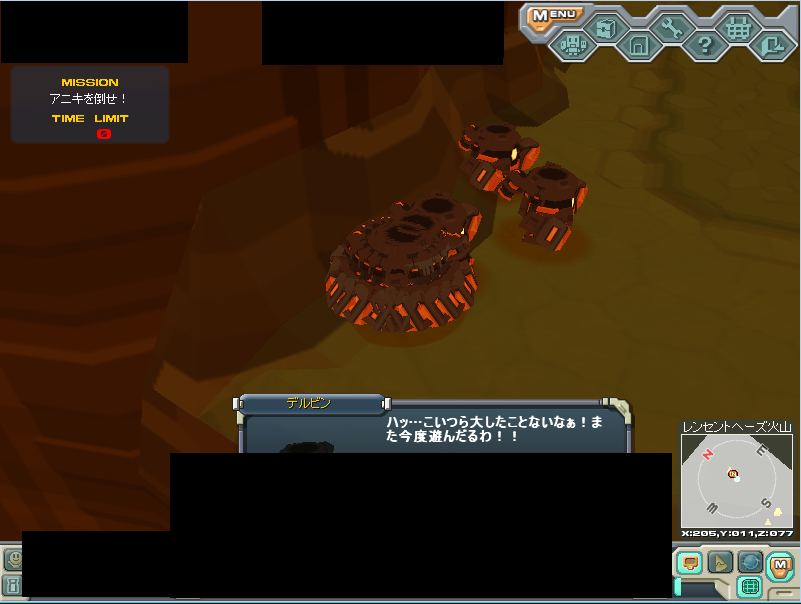The height and width of the screenshot is (604, 801).
Task: Open the smiley face emote icon
Action: coord(12,560)
